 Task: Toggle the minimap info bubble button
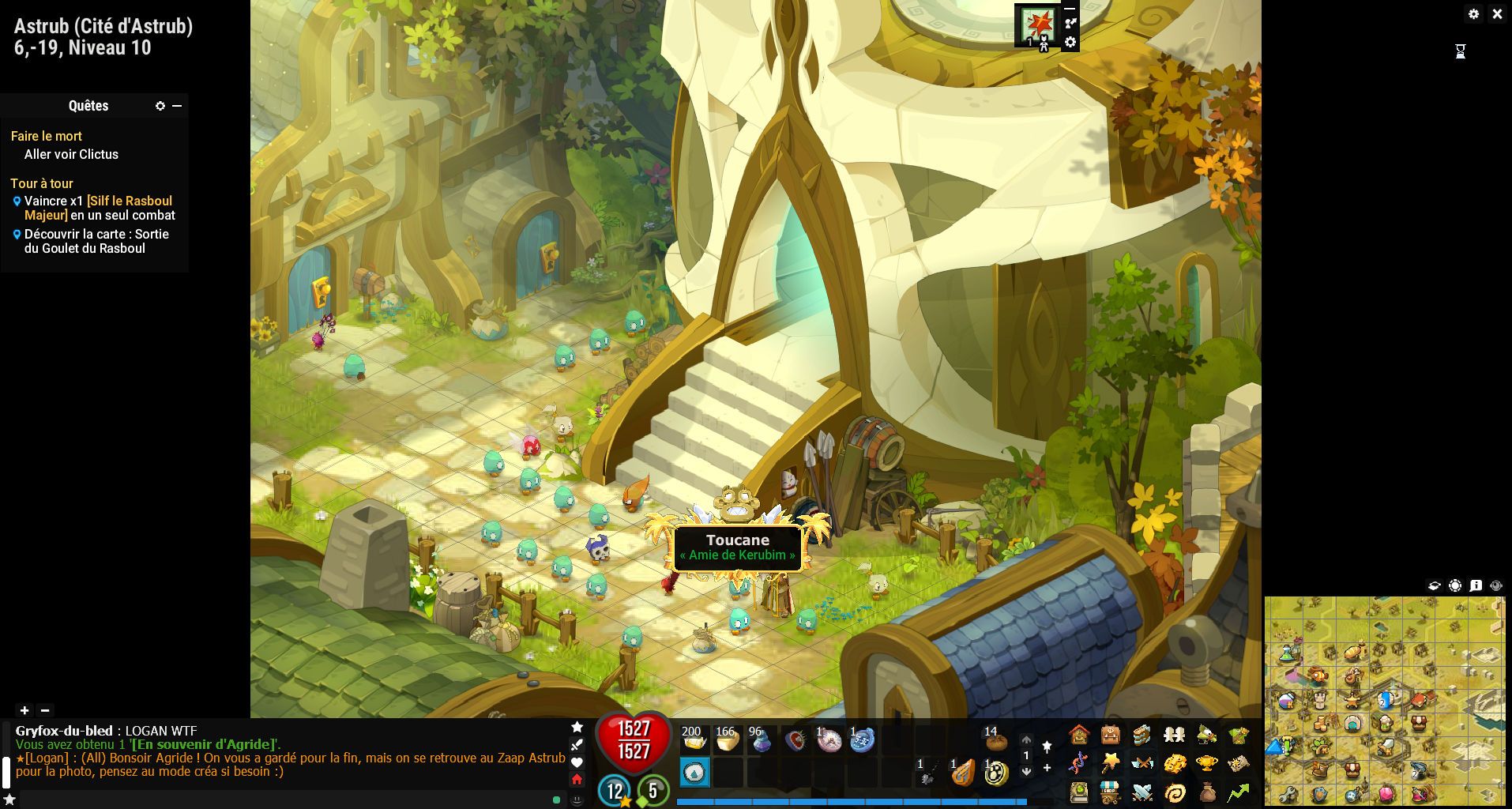coord(1476,585)
